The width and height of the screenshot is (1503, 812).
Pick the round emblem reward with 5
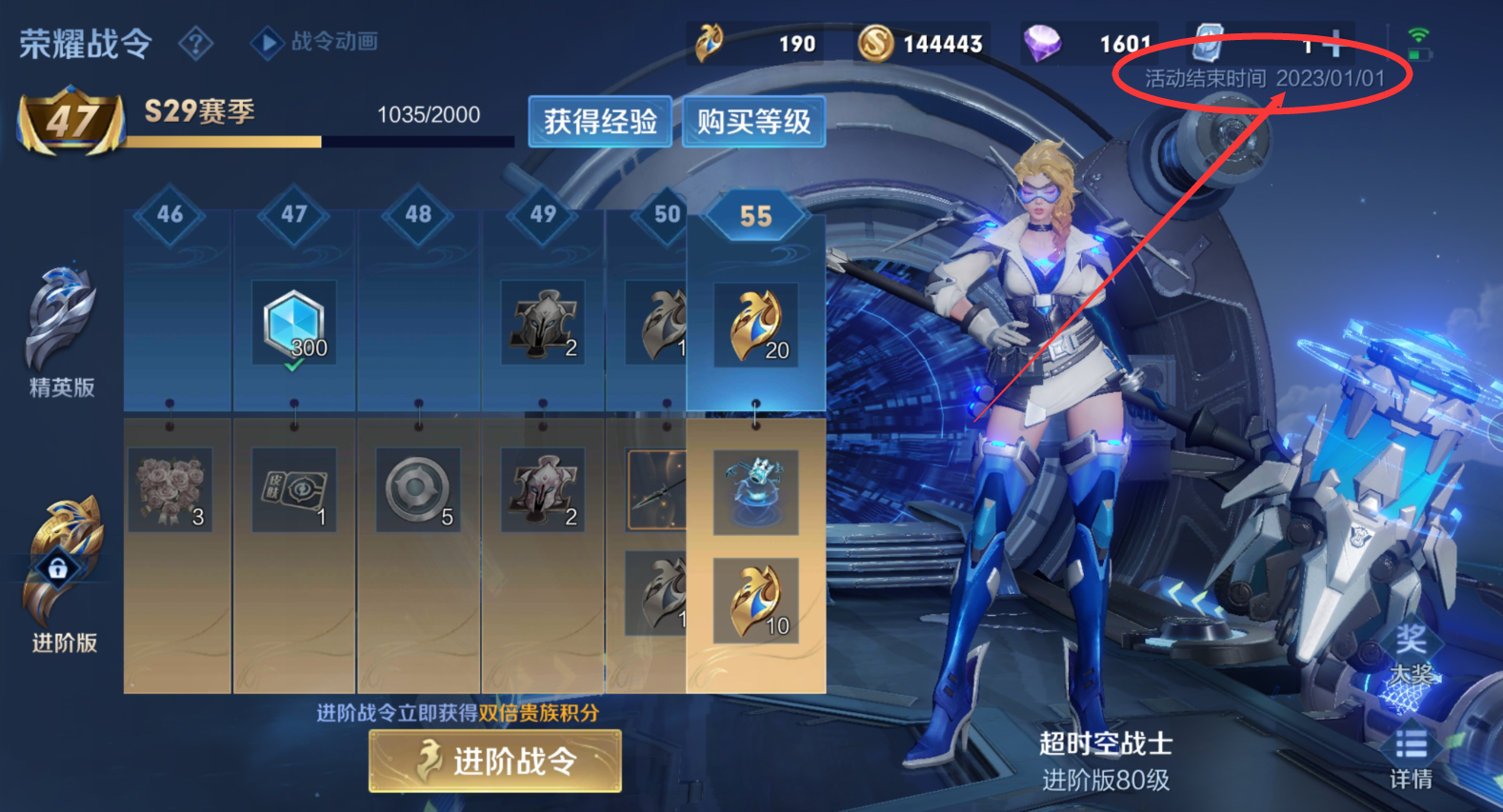click(x=418, y=489)
